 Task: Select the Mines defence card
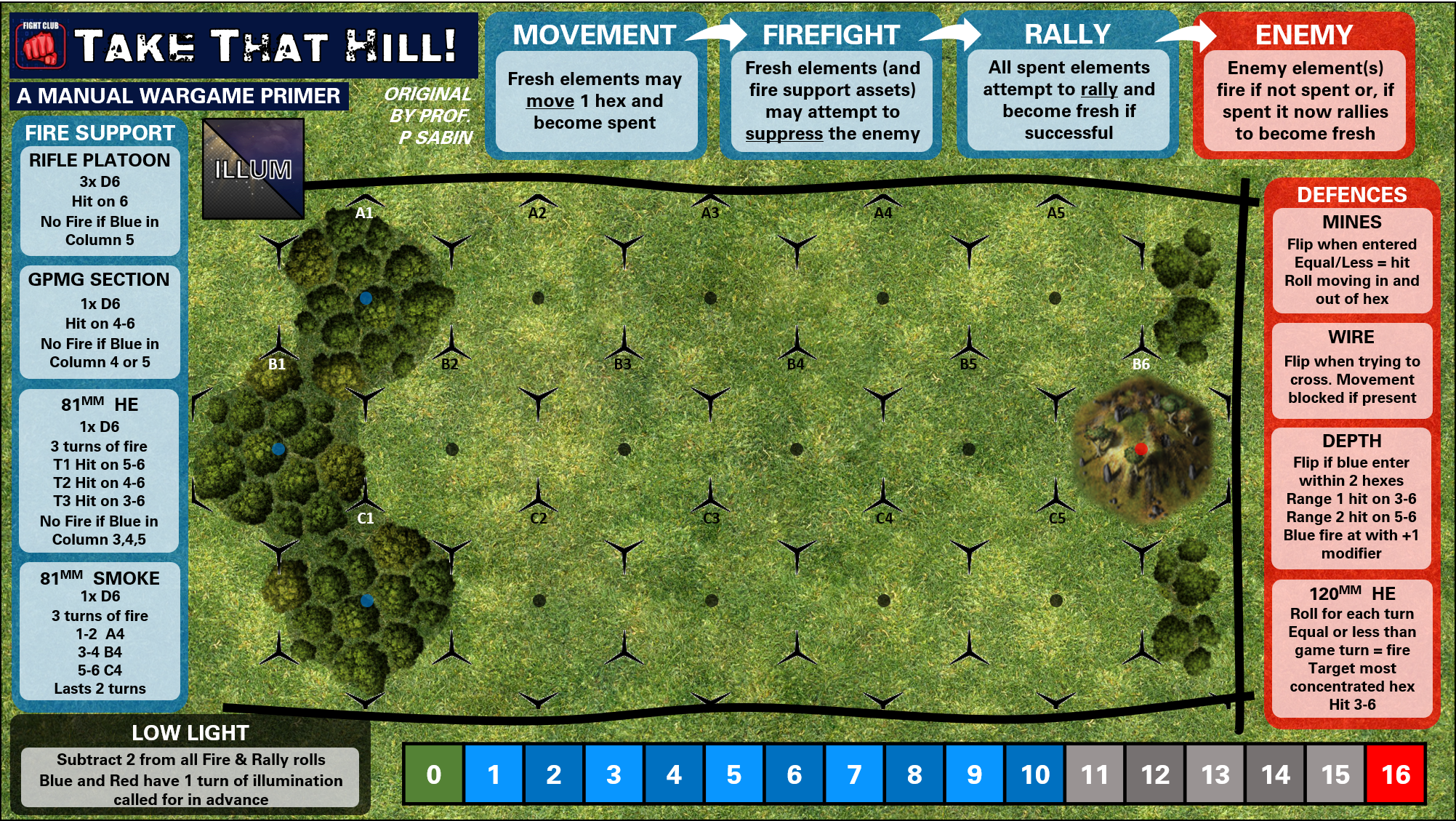(1352, 260)
